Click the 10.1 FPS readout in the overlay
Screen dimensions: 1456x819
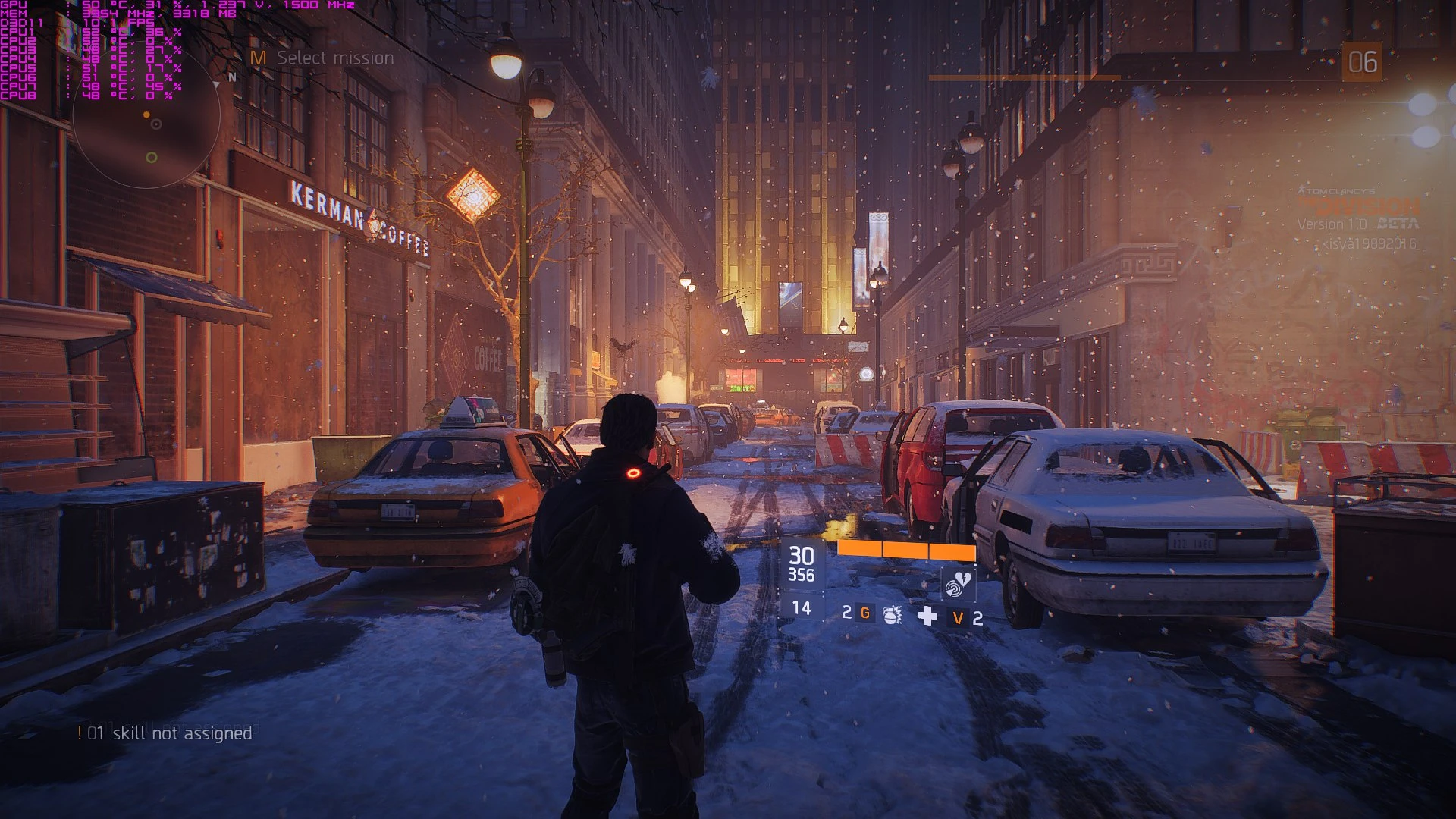coord(119,22)
